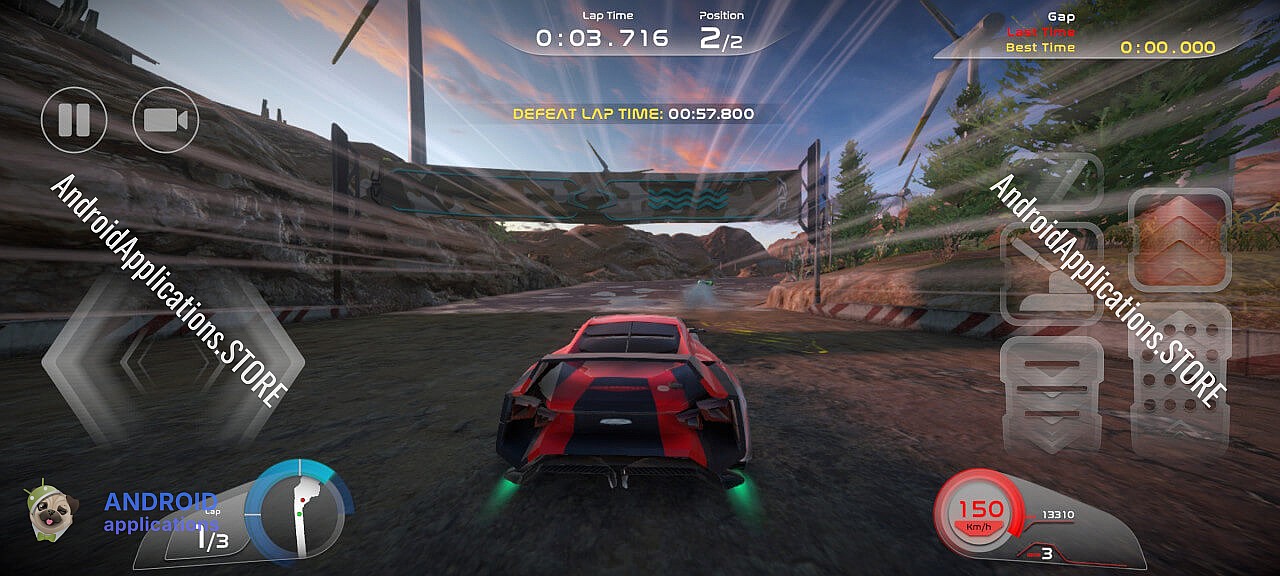Tap the dotted gas pedal
The height and width of the screenshot is (576, 1280).
(x=1179, y=378)
